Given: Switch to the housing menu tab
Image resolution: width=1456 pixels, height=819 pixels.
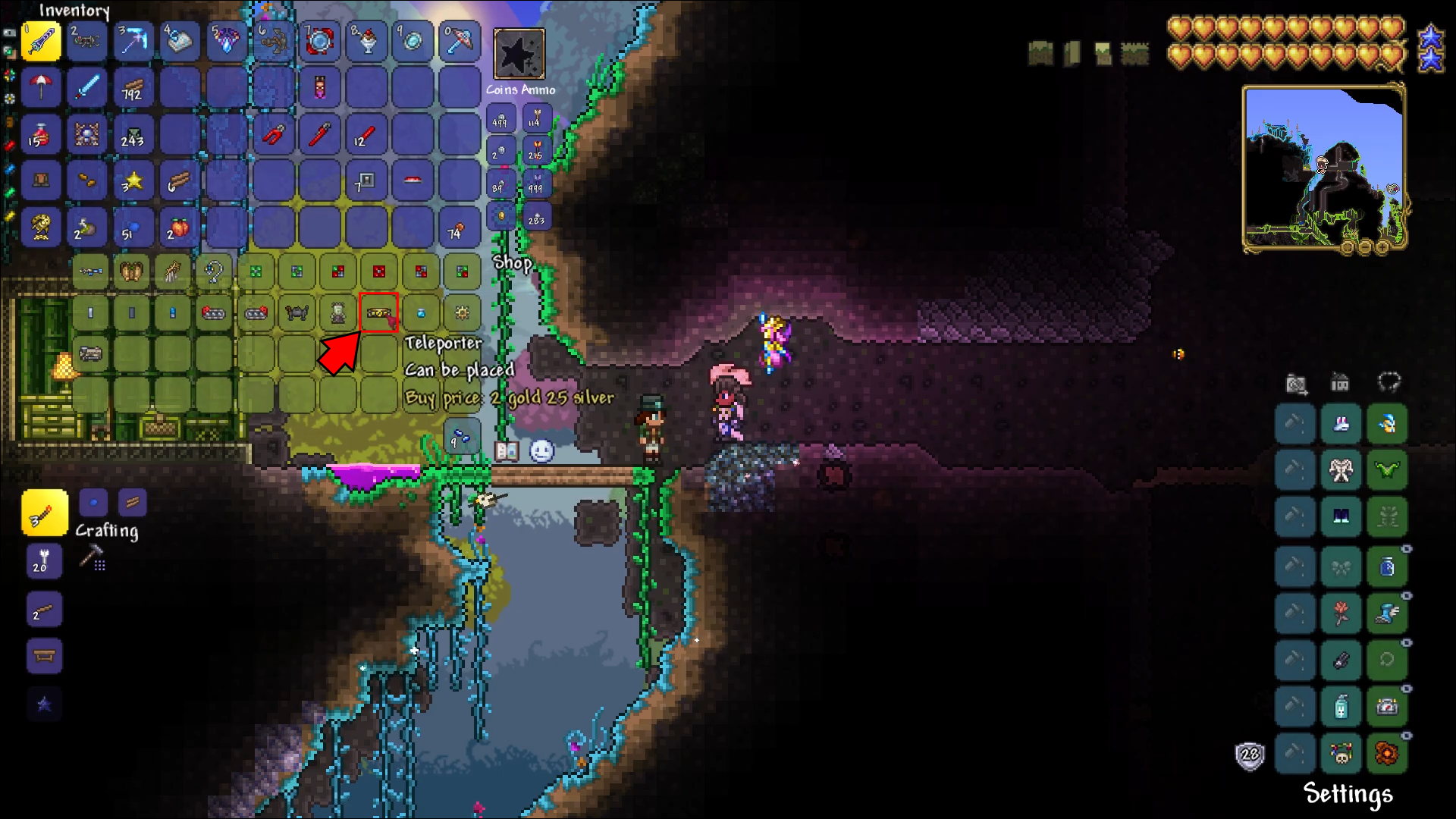Looking at the screenshot, I should click(x=1340, y=383).
